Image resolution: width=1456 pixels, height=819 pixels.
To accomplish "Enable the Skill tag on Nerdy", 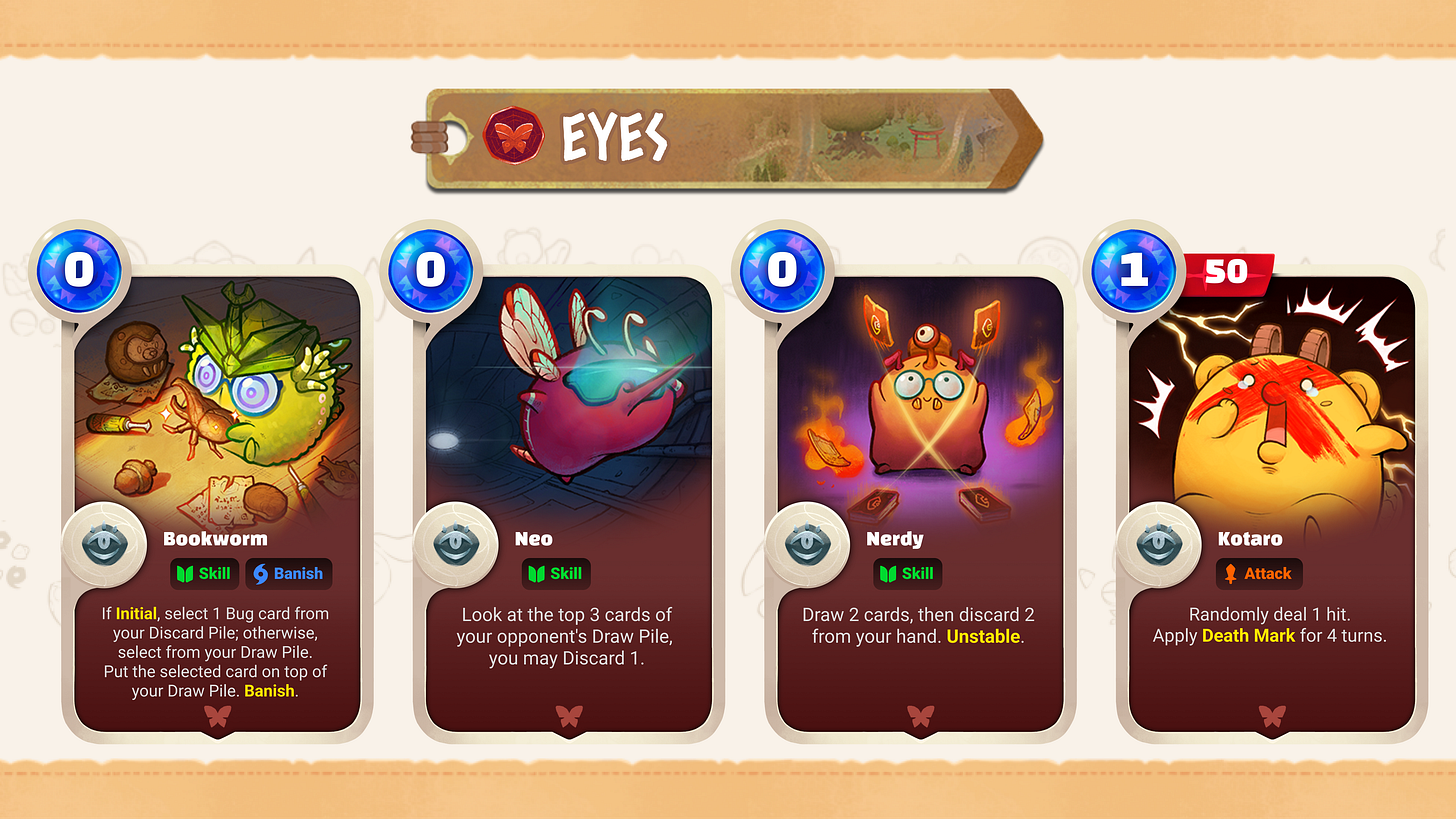I will [x=907, y=573].
